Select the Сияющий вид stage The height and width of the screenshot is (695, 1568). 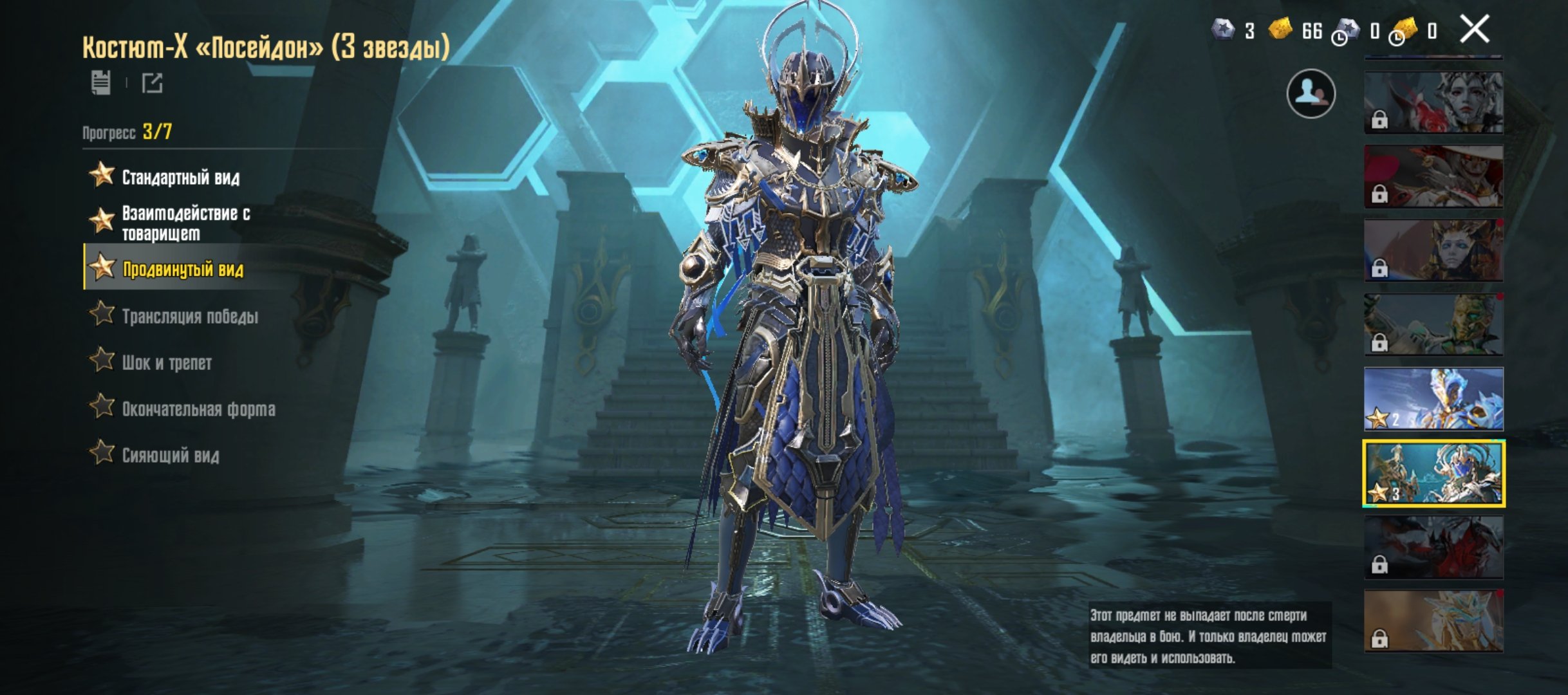(x=170, y=455)
